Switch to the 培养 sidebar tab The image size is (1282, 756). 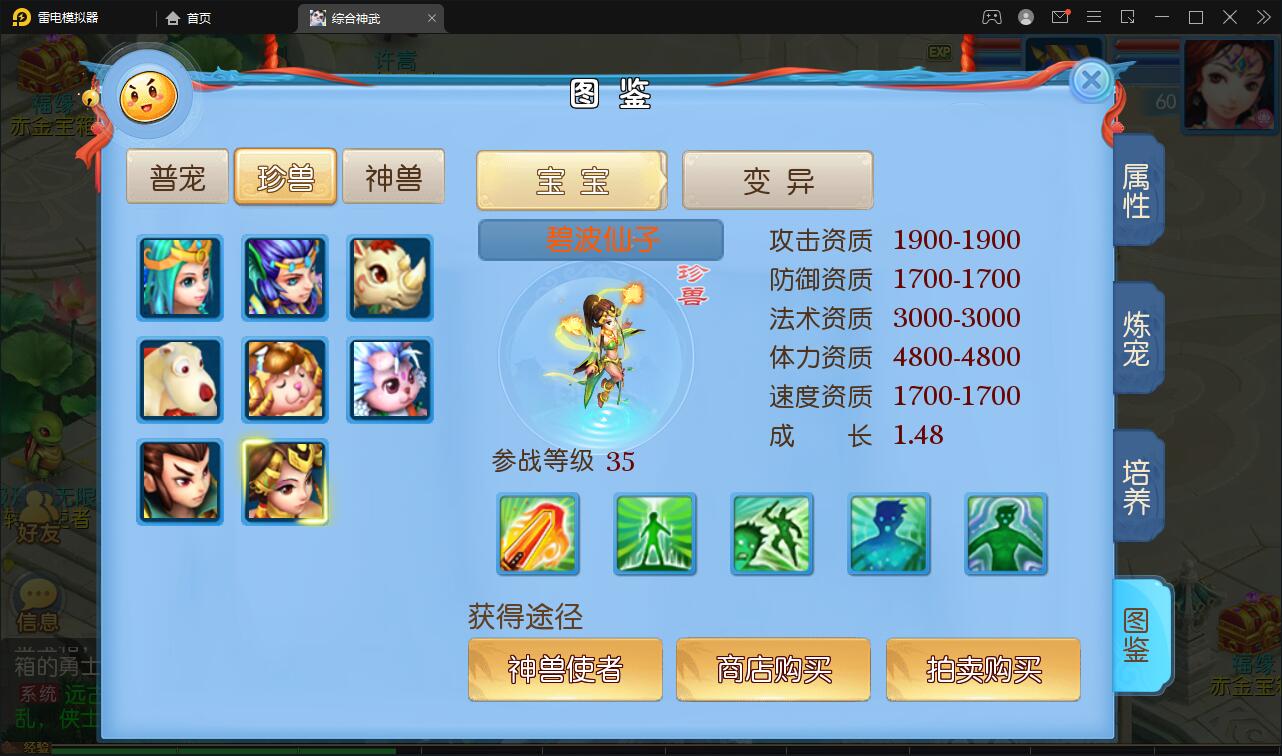(1136, 486)
